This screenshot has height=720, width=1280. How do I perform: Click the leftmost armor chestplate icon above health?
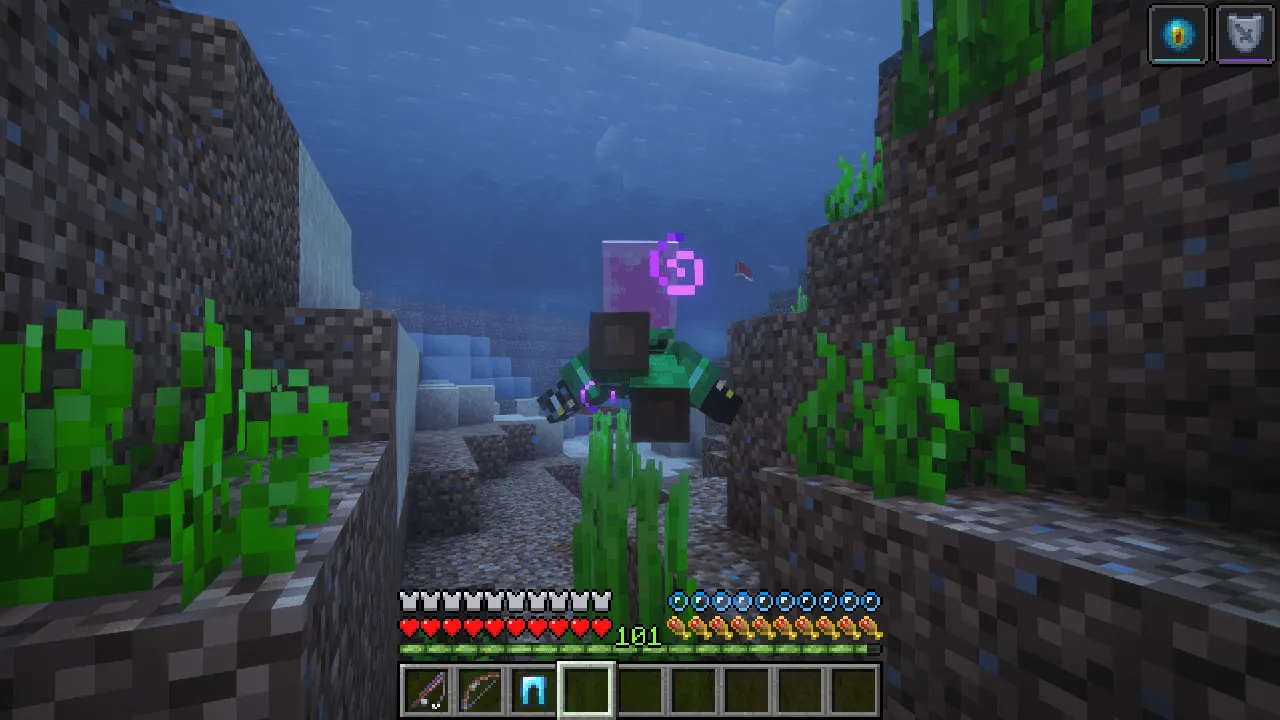point(409,601)
